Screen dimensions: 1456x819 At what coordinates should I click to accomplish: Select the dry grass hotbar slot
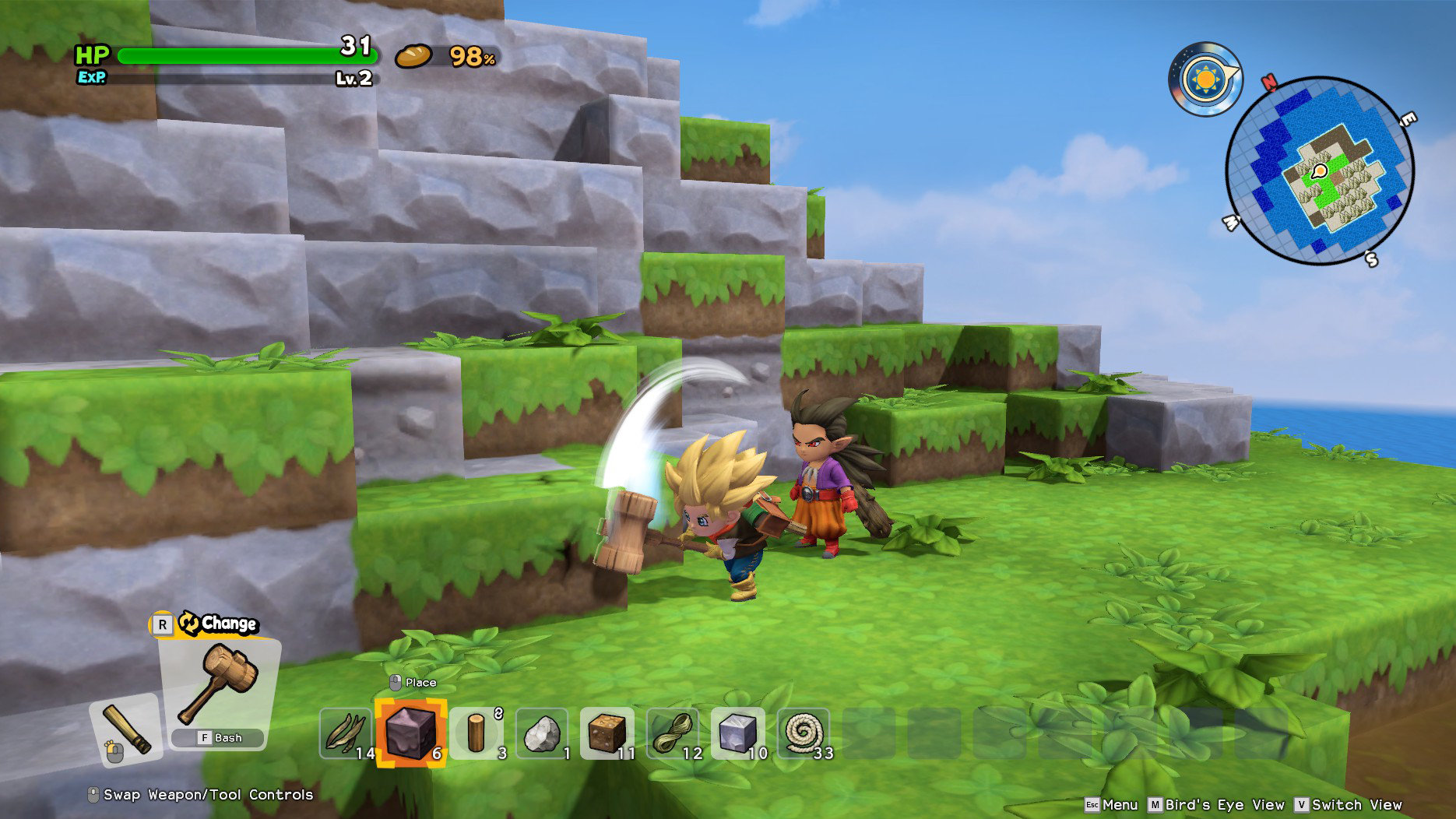tap(346, 733)
